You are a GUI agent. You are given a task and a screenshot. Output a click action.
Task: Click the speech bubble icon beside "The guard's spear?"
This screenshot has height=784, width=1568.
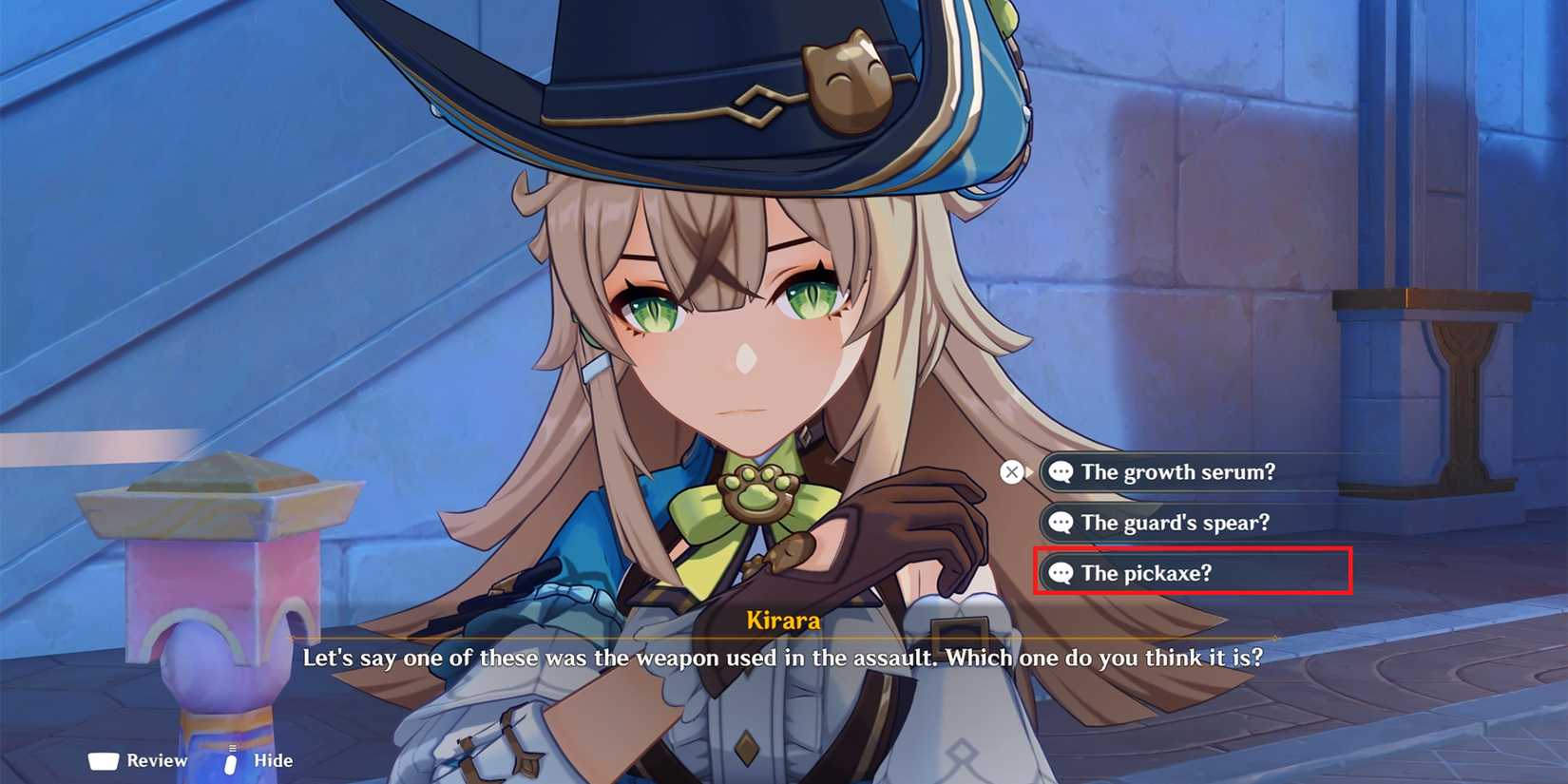pos(1062,523)
